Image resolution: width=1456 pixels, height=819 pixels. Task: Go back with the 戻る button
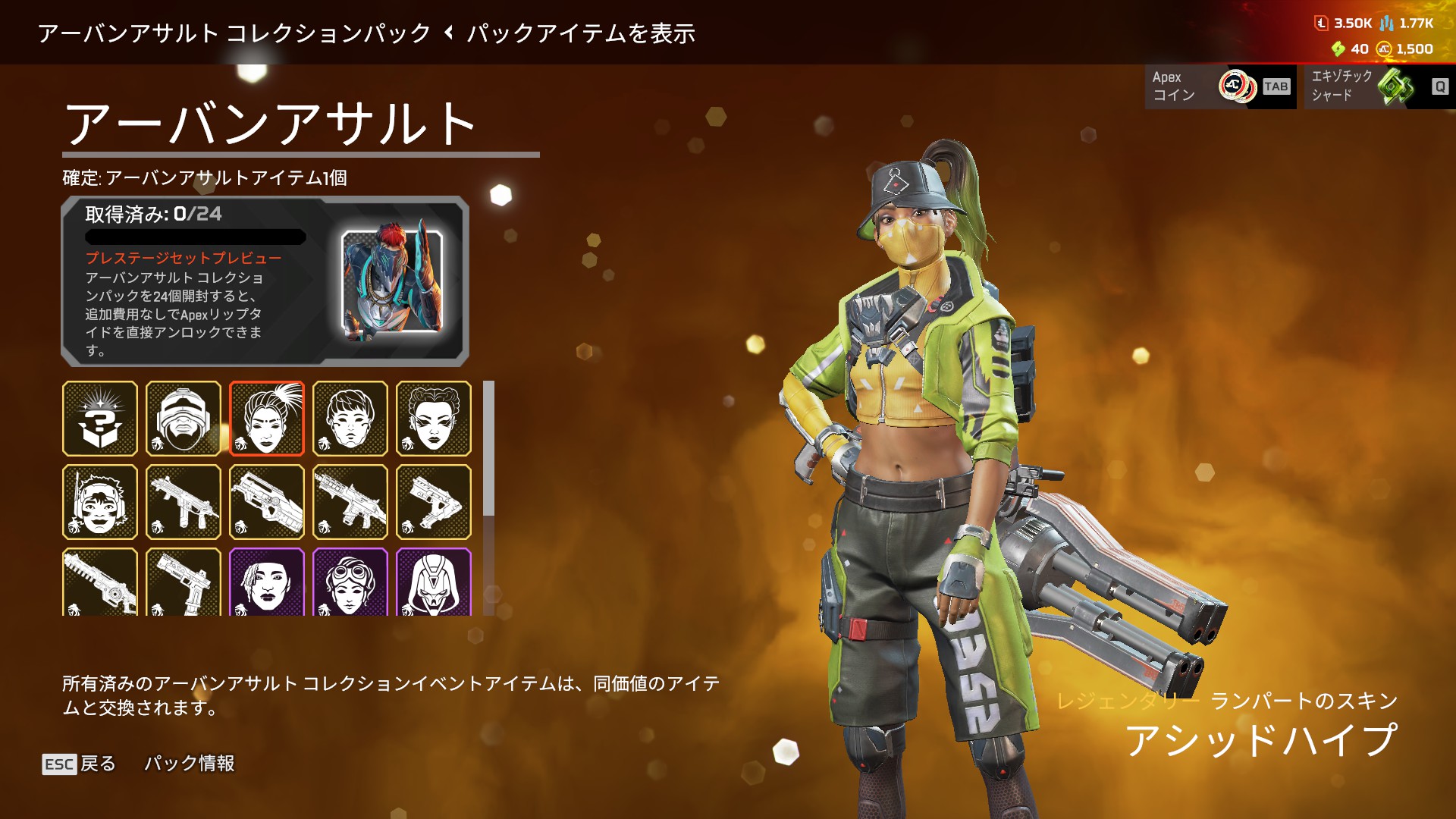(79, 764)
